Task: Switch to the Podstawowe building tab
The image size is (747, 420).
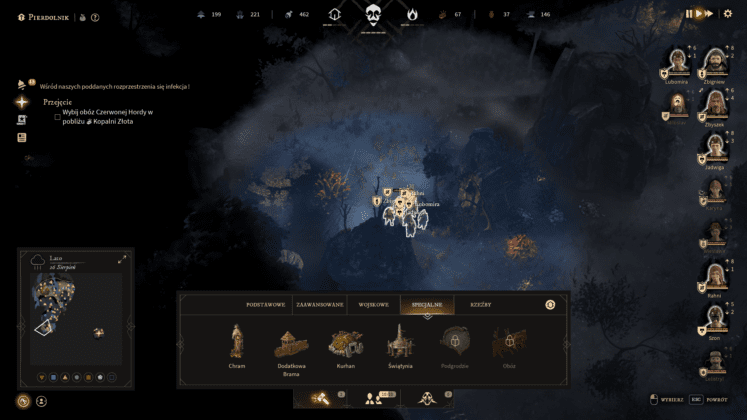Action: pos(266,304)
